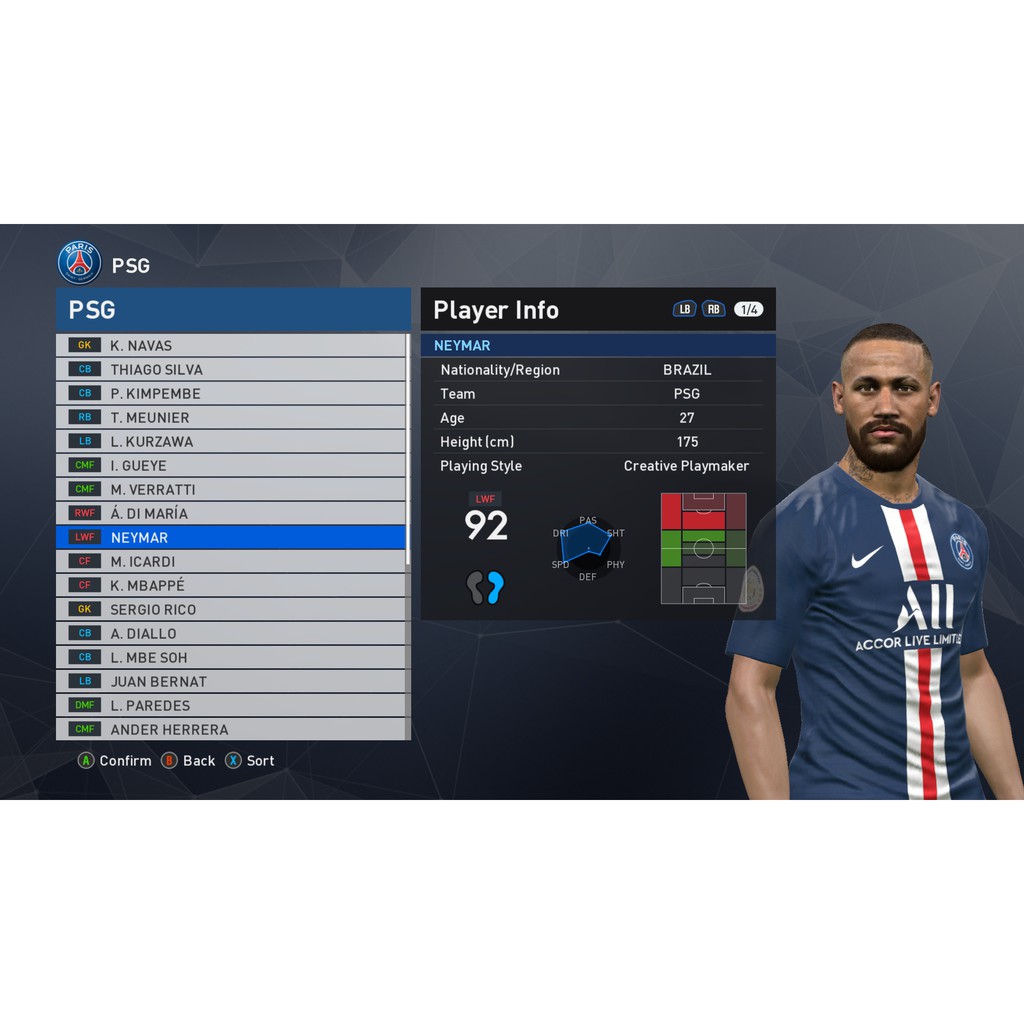1024x1024 pixels.
Task: Choose Thiago Silva in the player list
Action: [231, 369]
